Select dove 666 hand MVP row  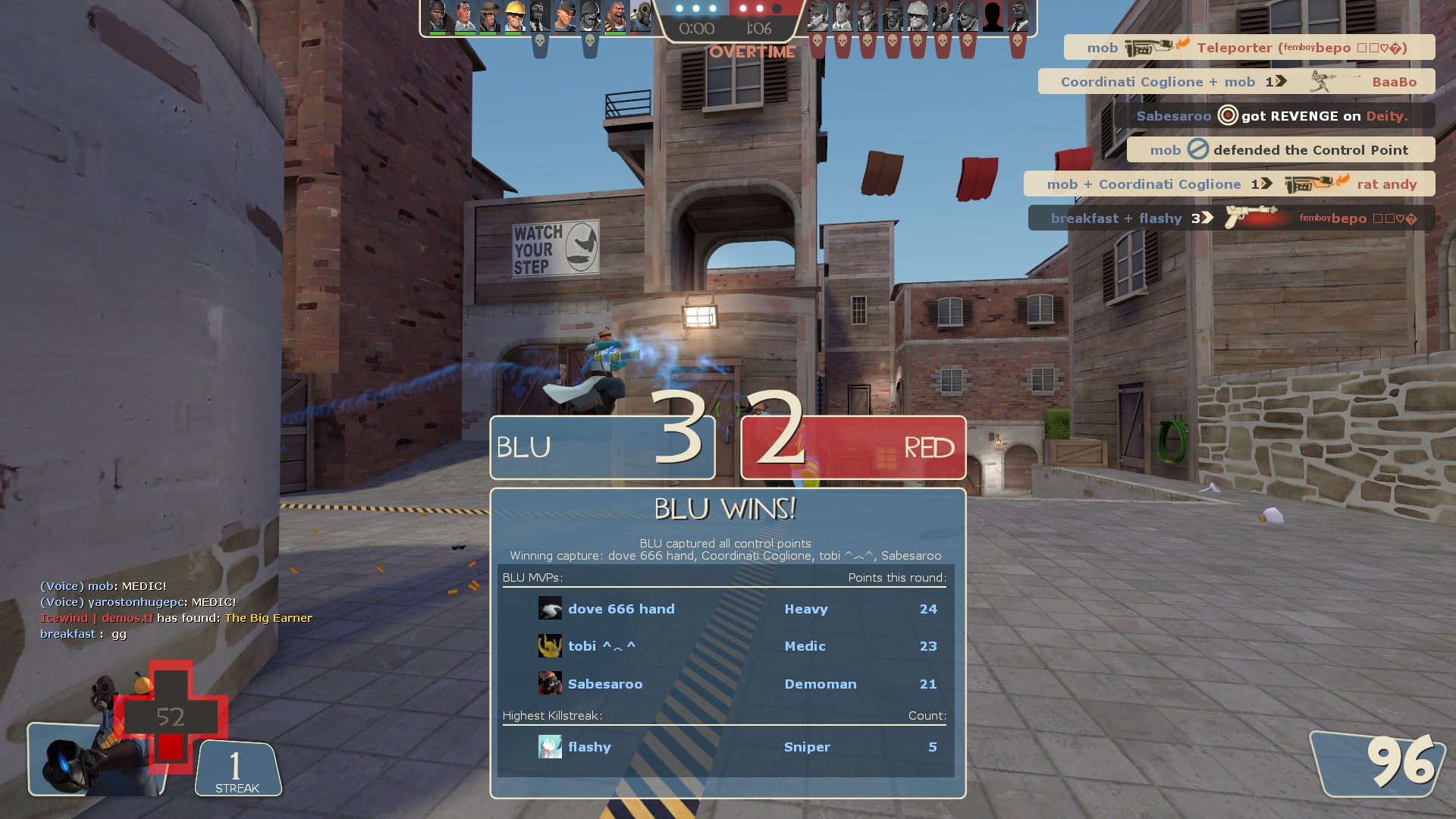[x=726, y=609]
